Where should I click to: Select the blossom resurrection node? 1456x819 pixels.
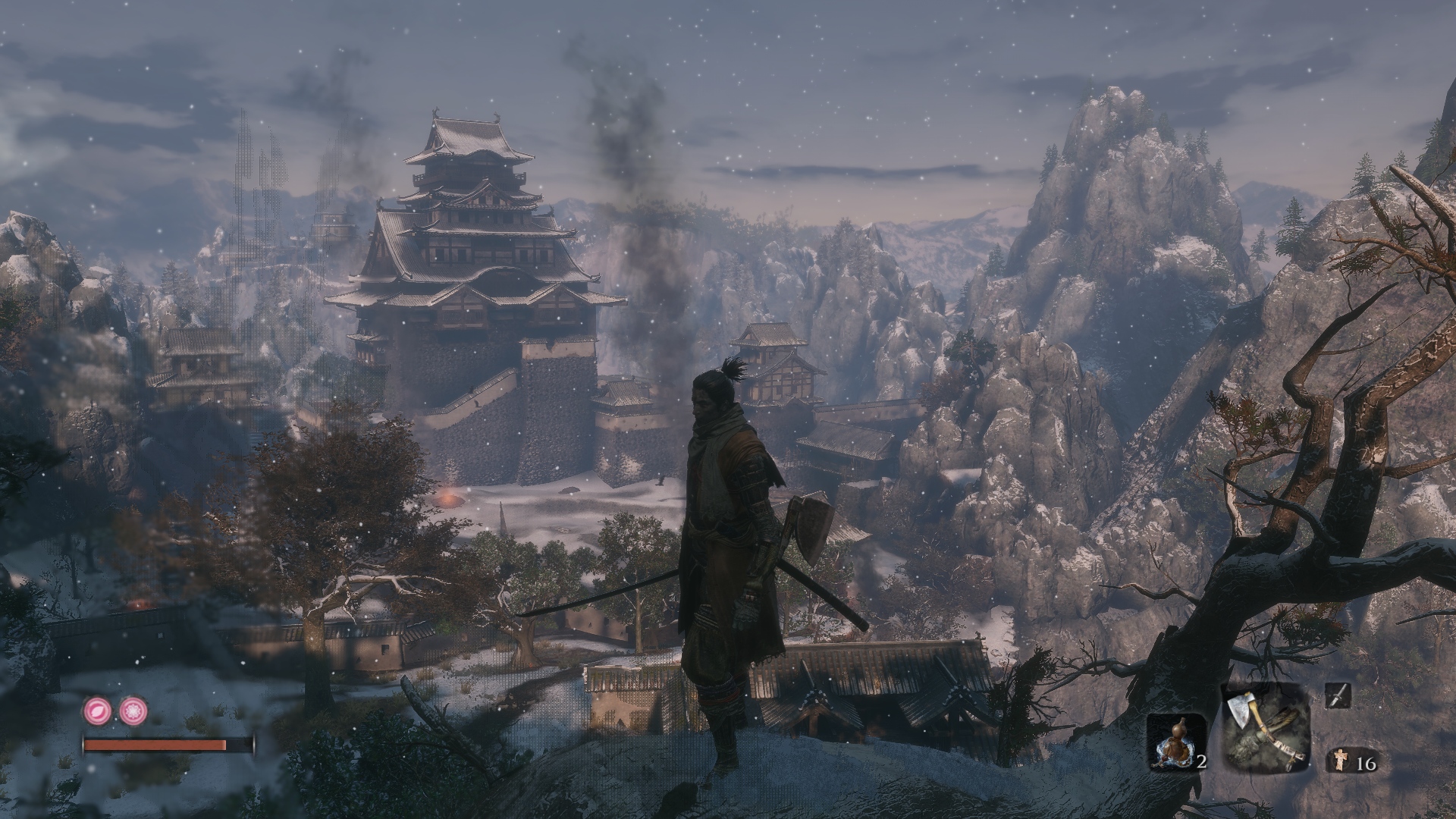point(133,711)
